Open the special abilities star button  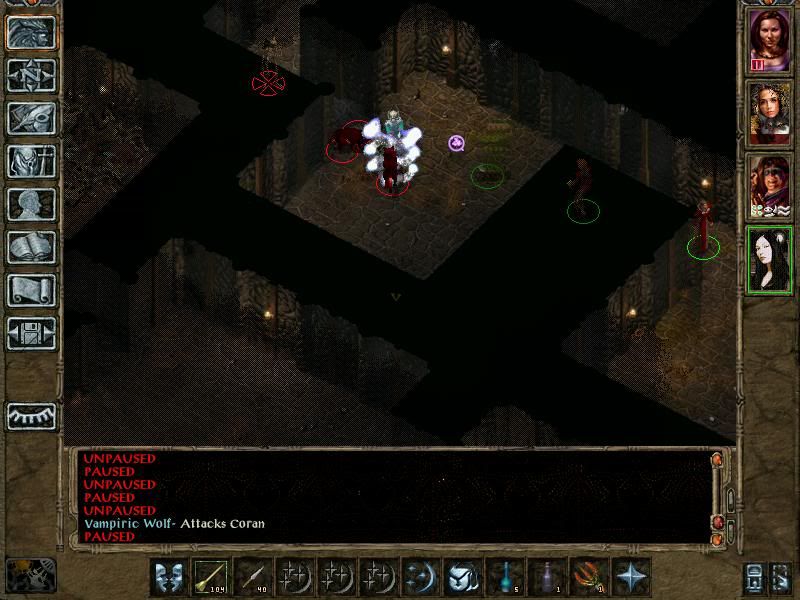click(631, 576)
